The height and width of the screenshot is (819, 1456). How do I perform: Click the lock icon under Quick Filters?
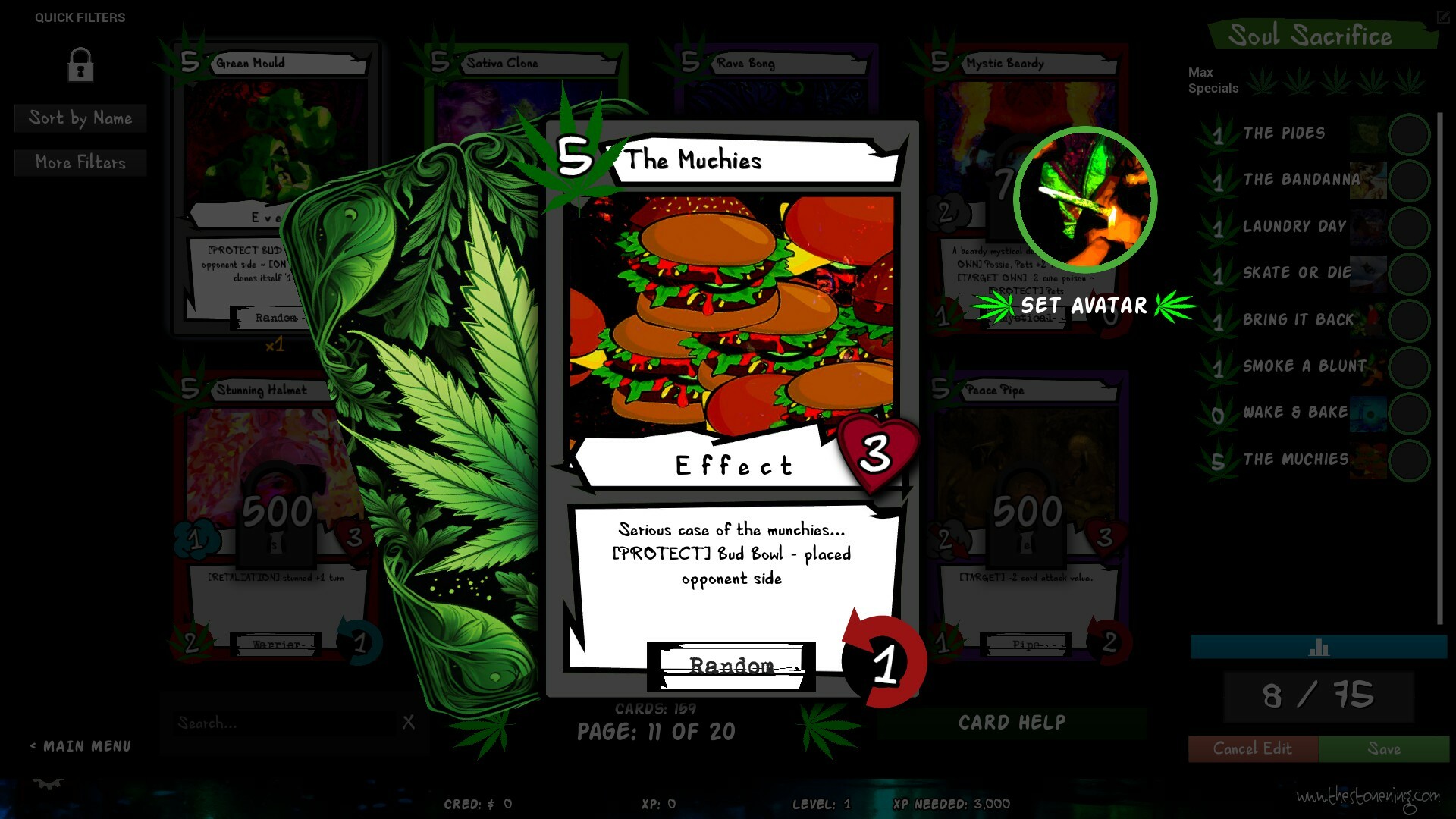pyautogui.click(x=80, y=66)
